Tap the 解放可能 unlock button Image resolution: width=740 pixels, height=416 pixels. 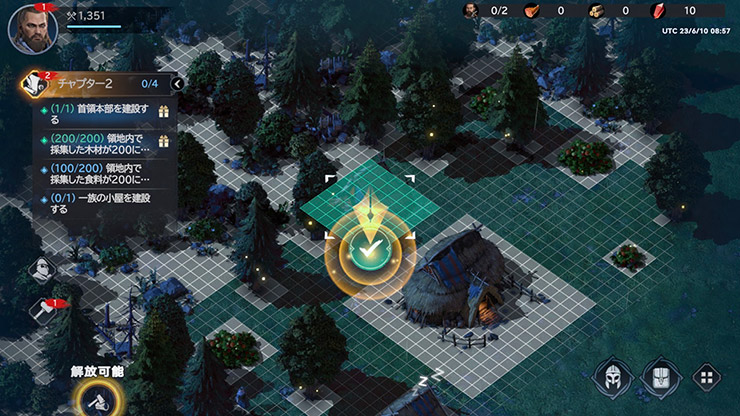point(97,400)
